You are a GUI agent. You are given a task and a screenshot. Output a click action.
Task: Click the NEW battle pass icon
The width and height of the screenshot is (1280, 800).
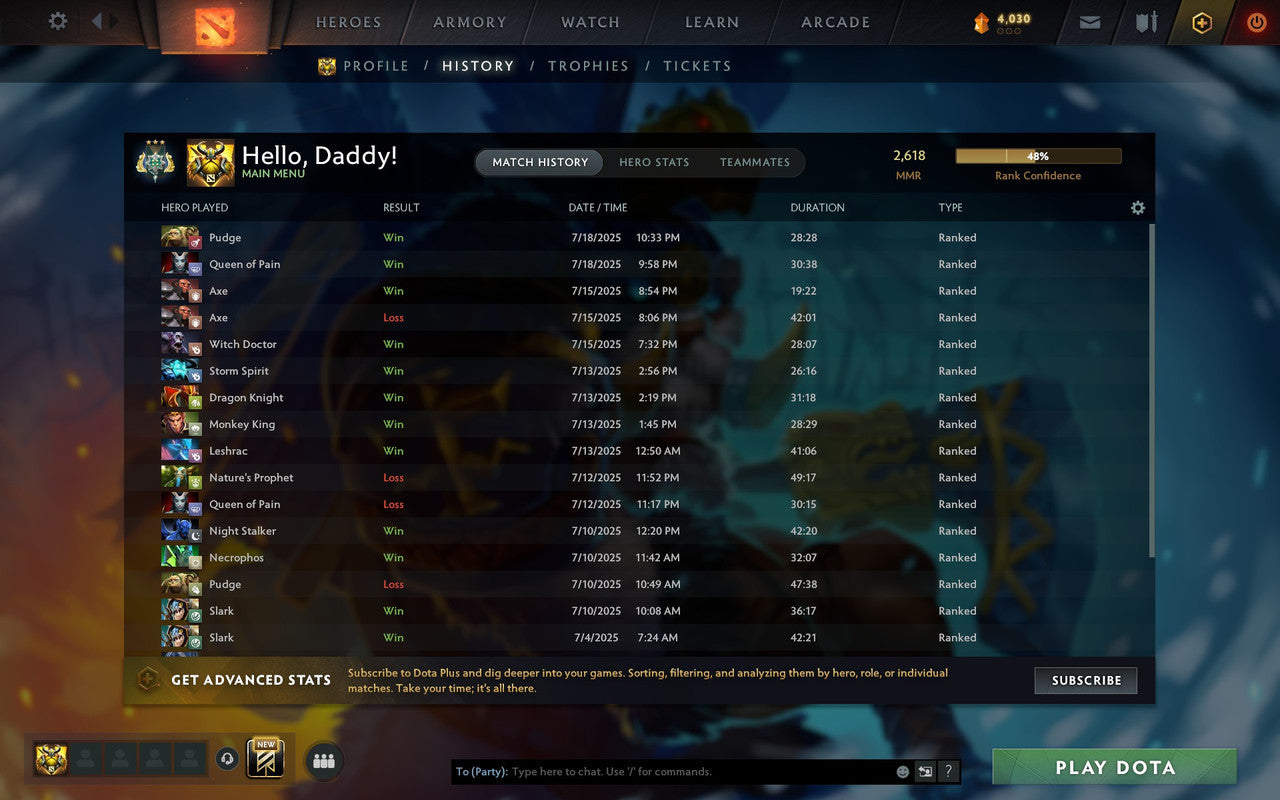tap(266, 760)
